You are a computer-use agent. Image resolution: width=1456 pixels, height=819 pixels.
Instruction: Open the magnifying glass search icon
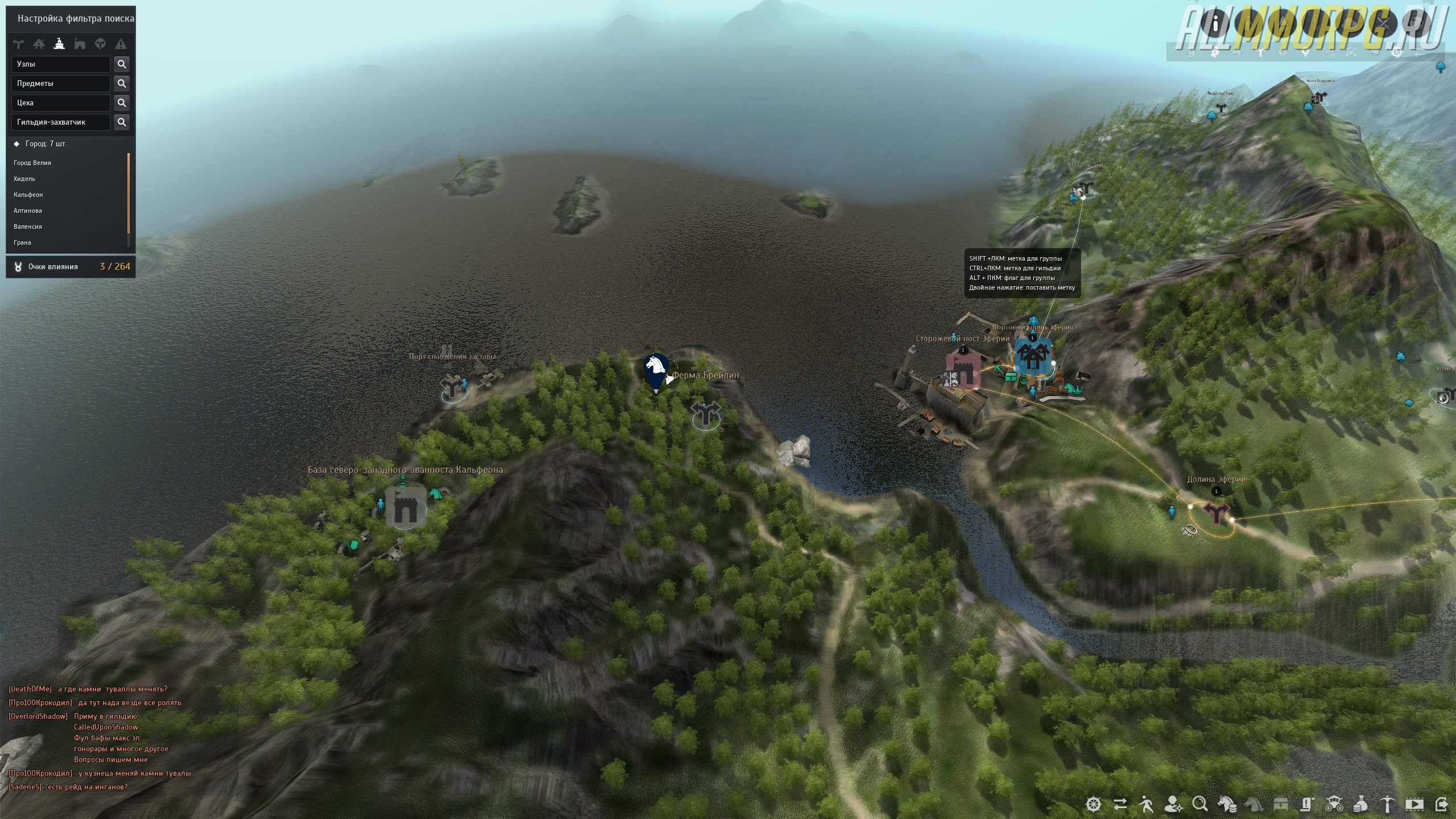point(1200,804)
